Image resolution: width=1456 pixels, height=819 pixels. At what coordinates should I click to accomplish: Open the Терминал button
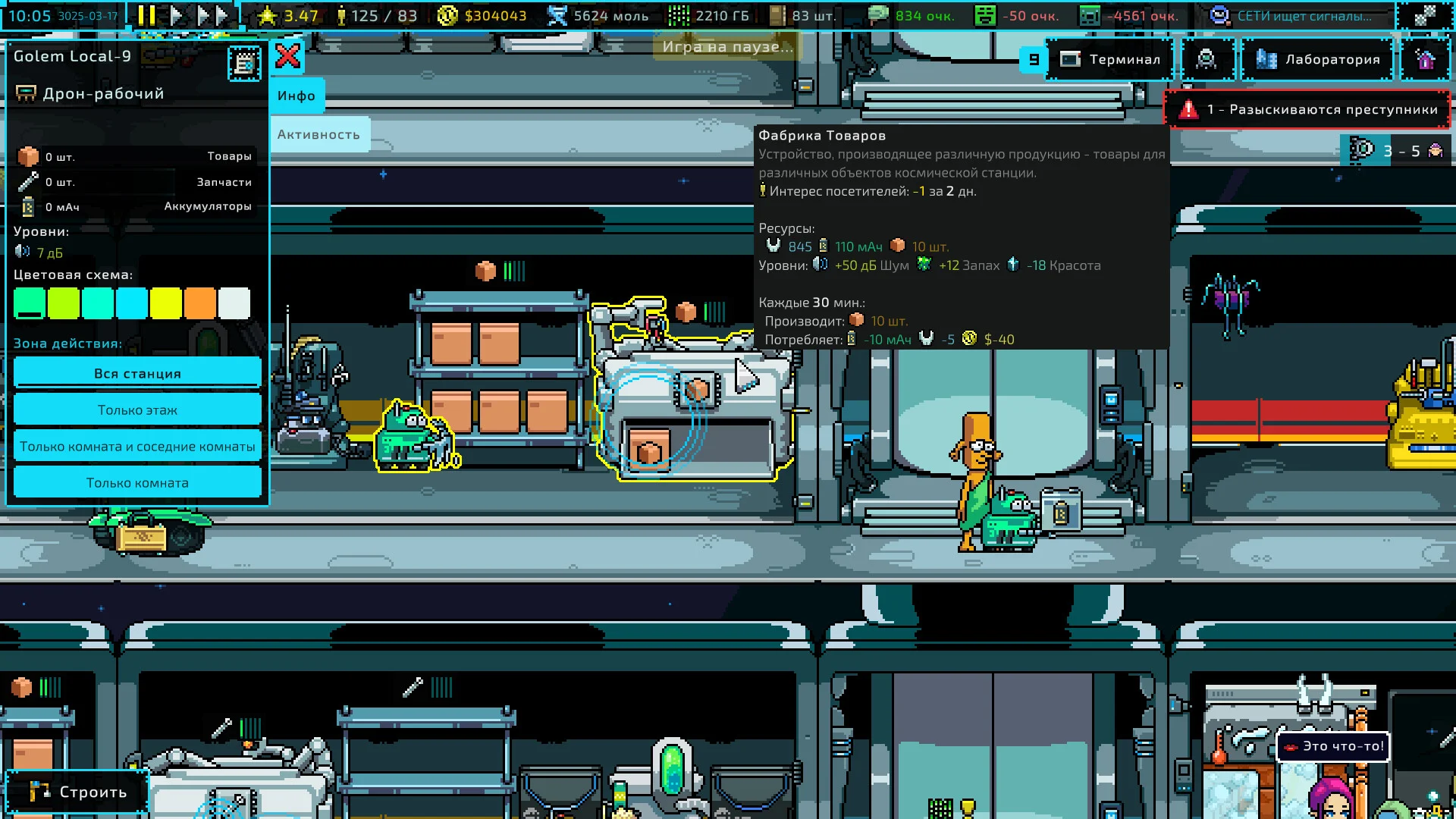pos(1110,59)
